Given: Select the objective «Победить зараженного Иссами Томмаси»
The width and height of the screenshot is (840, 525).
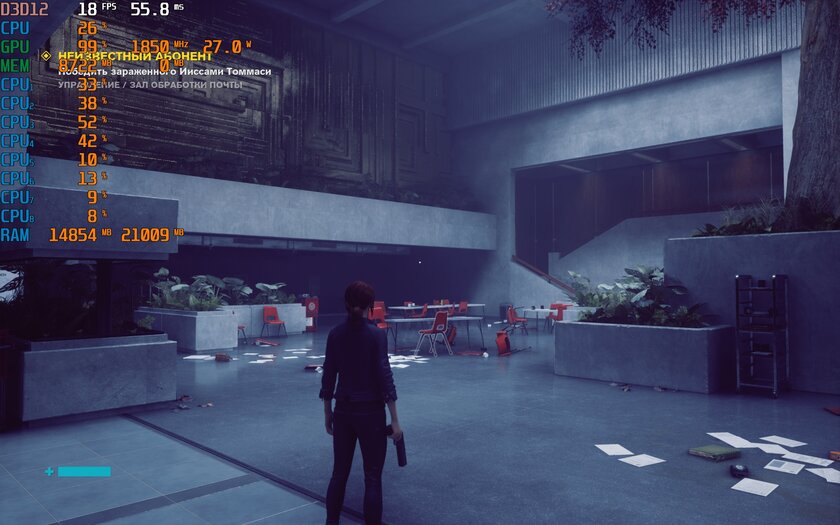Looking at the screenshot, I should pyautogui.click(x=164, y=71).
